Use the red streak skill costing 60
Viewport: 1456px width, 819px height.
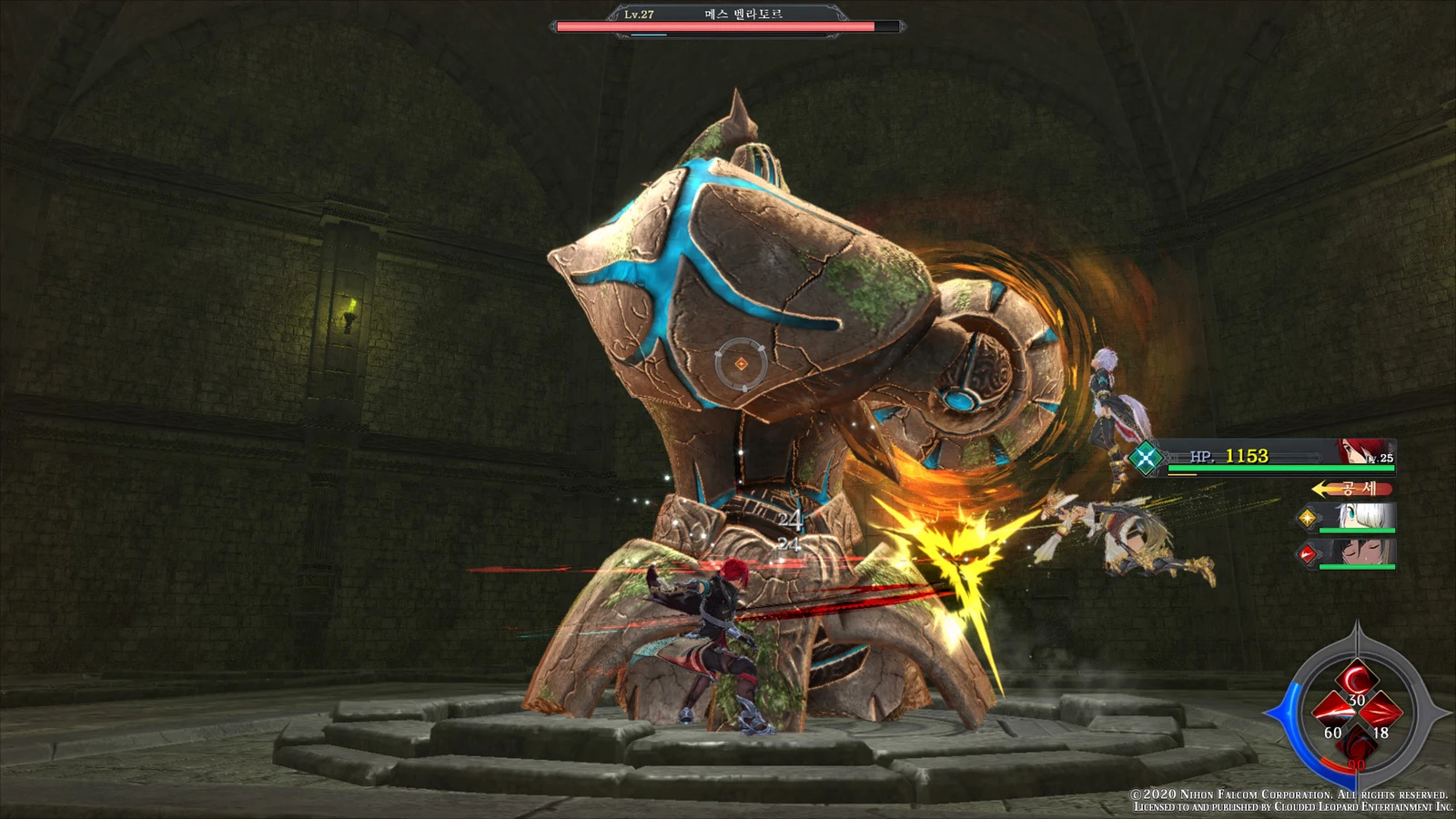click(1331, 712)
